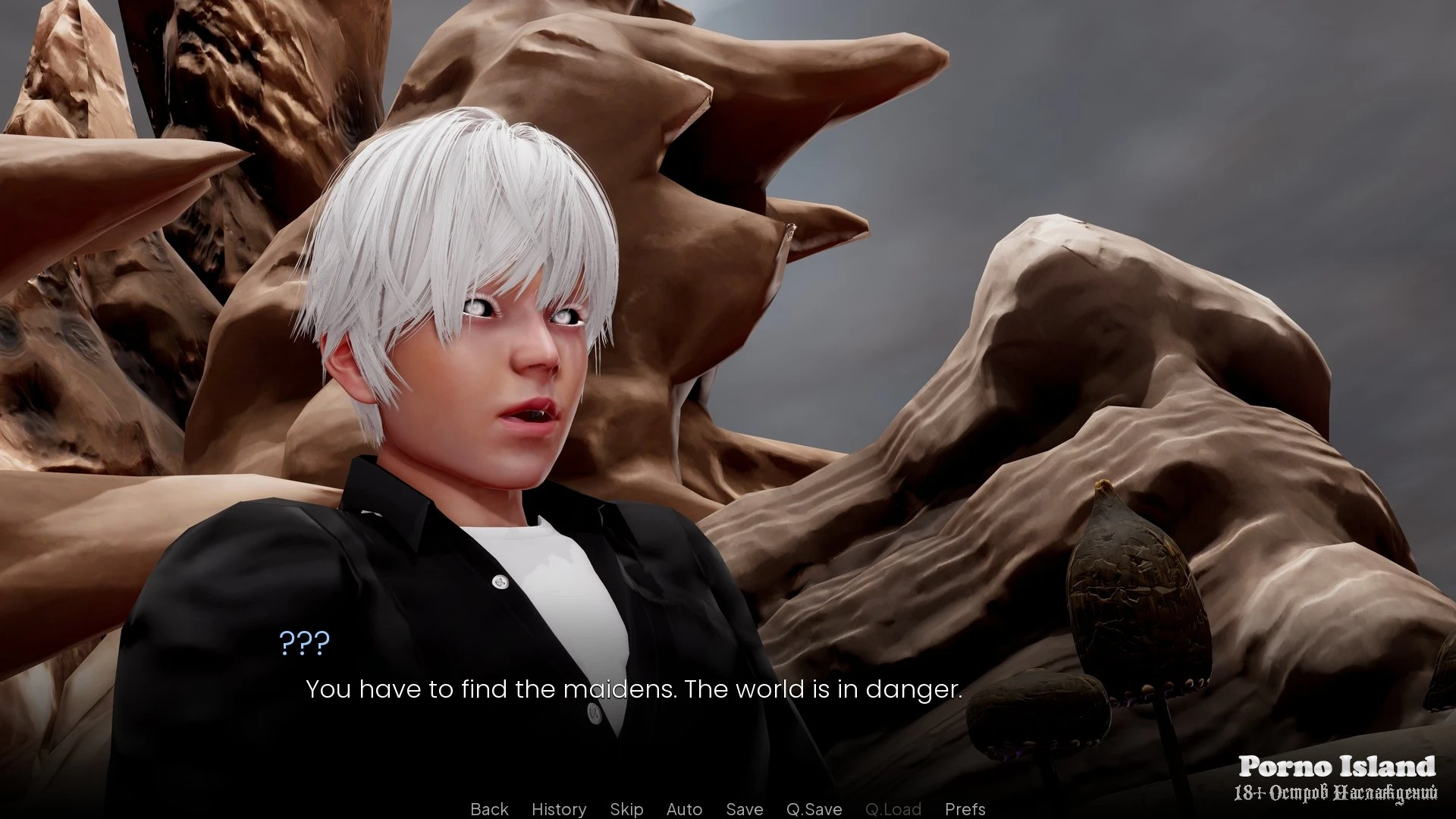Toggle Auto dialogue advance
The width and height of the screenshot is (1456, 819).
tap(684, 809)
